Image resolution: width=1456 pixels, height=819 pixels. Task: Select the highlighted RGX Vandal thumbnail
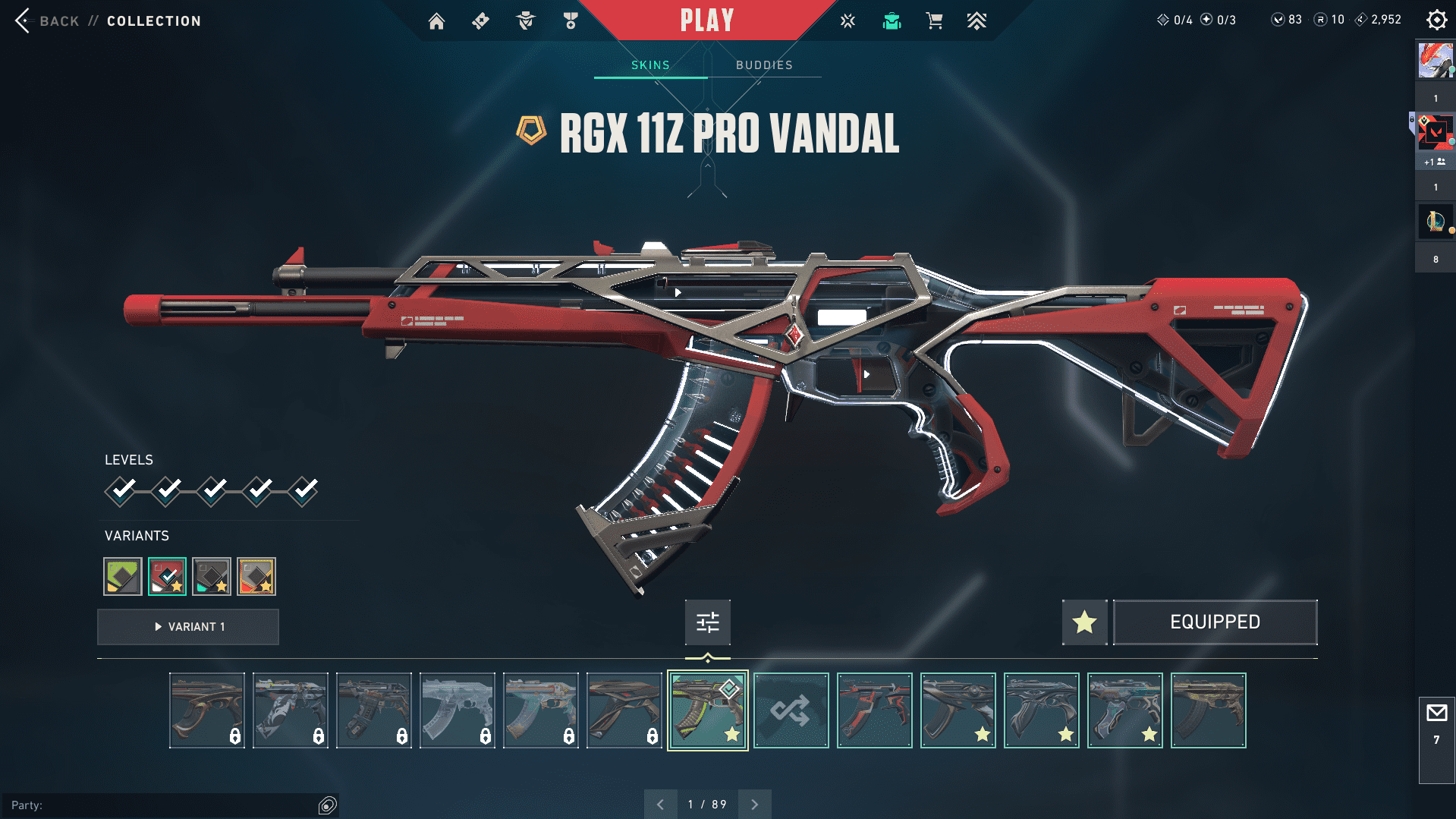707,710
